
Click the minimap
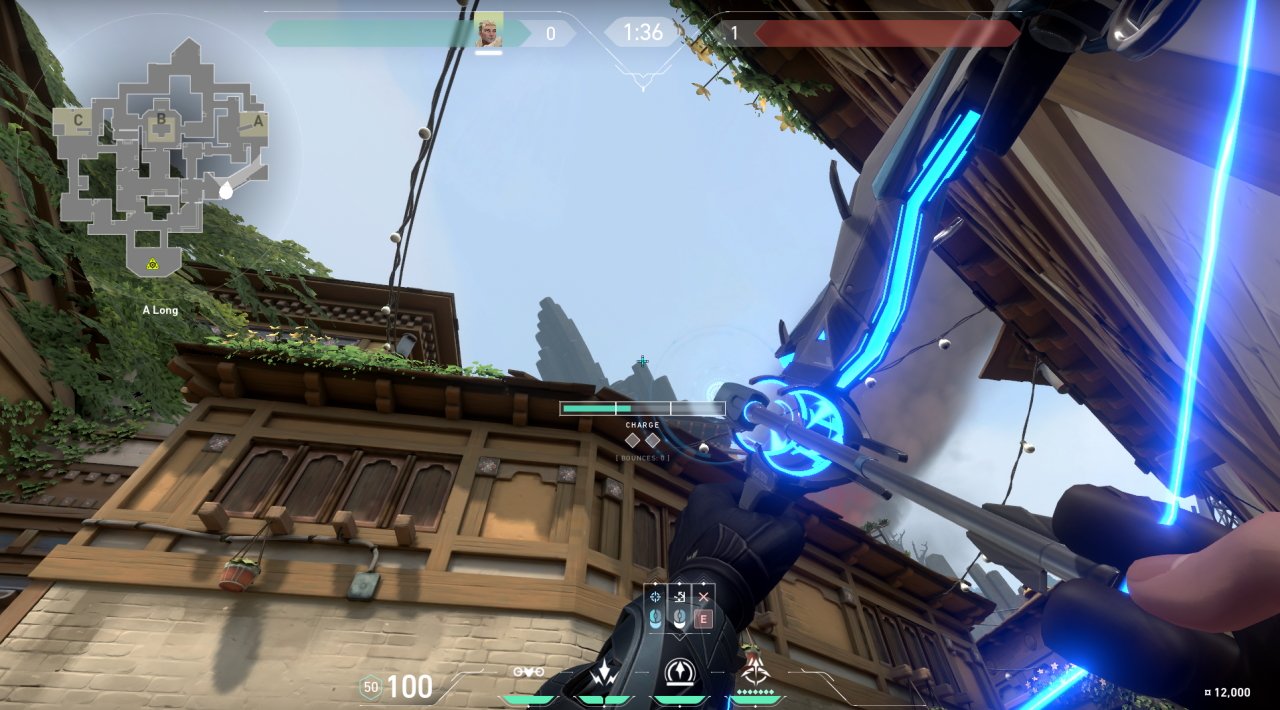(x=160, y=150)
